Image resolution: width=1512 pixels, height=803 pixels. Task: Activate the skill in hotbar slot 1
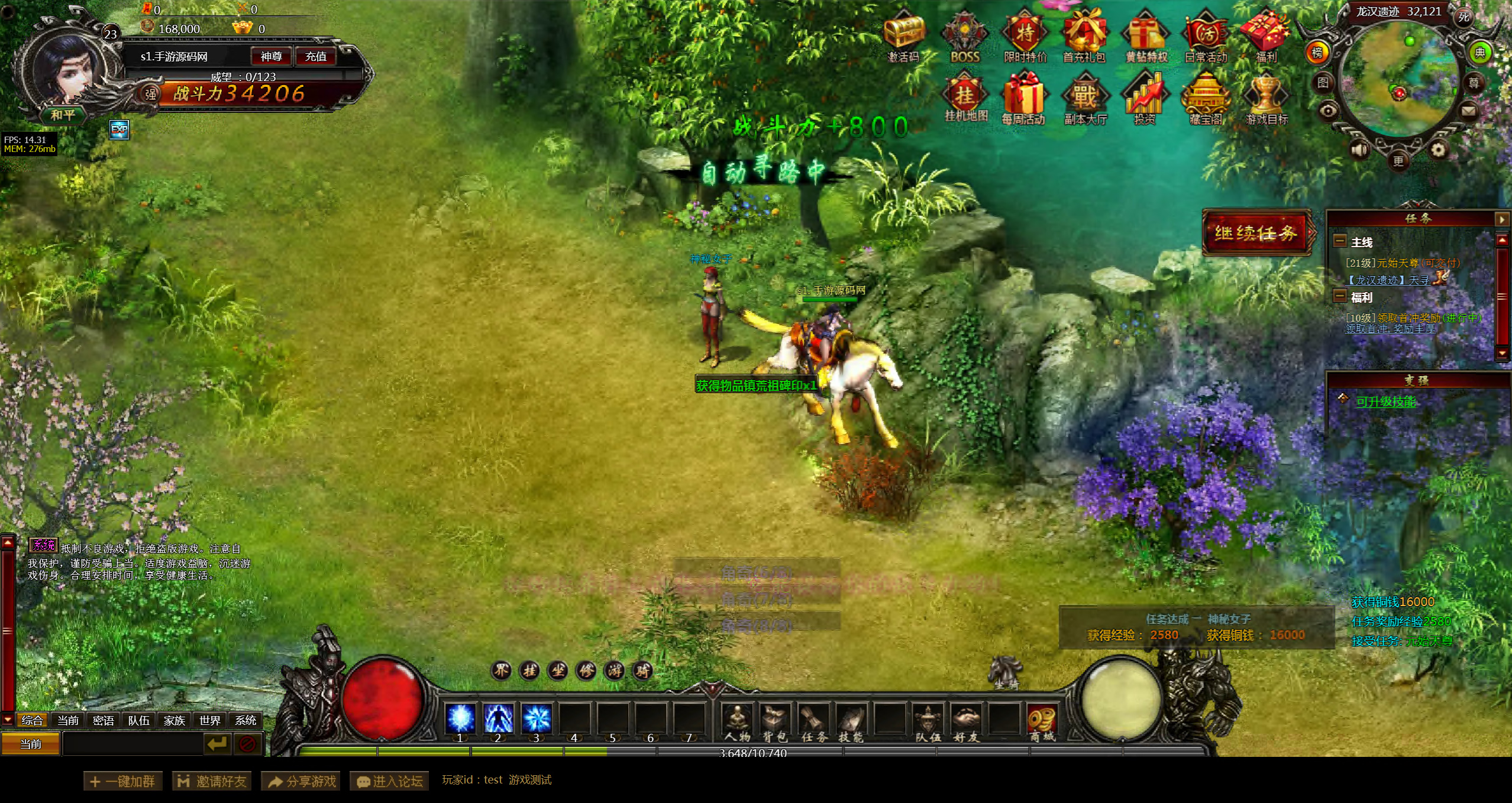coord(460,719)
